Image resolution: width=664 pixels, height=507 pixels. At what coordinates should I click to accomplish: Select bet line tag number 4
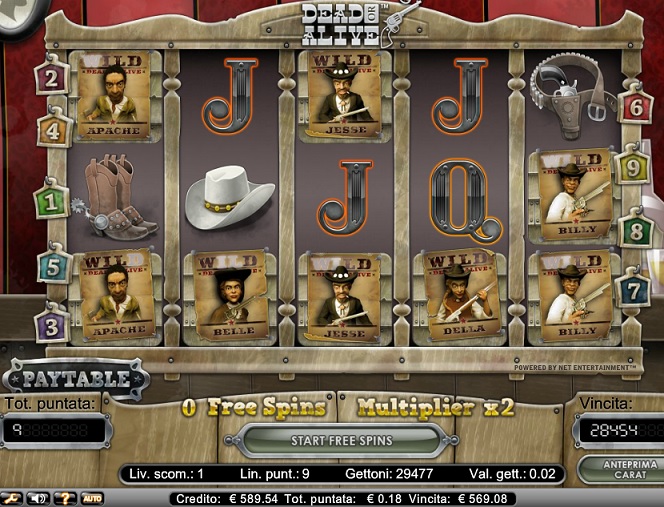pyautogui.click(x=53, y=129)
